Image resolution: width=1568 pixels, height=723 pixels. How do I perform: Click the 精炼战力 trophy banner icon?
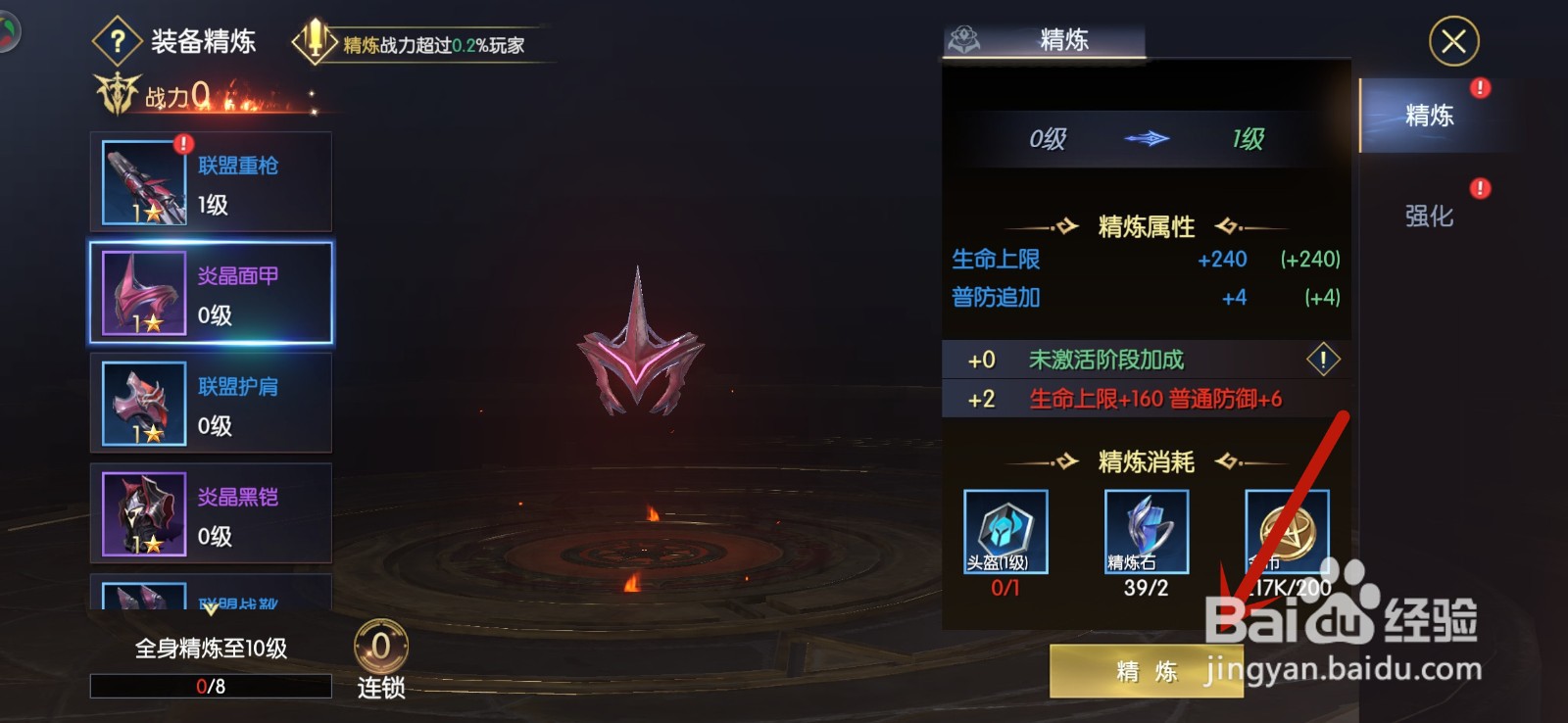(312, 39)
